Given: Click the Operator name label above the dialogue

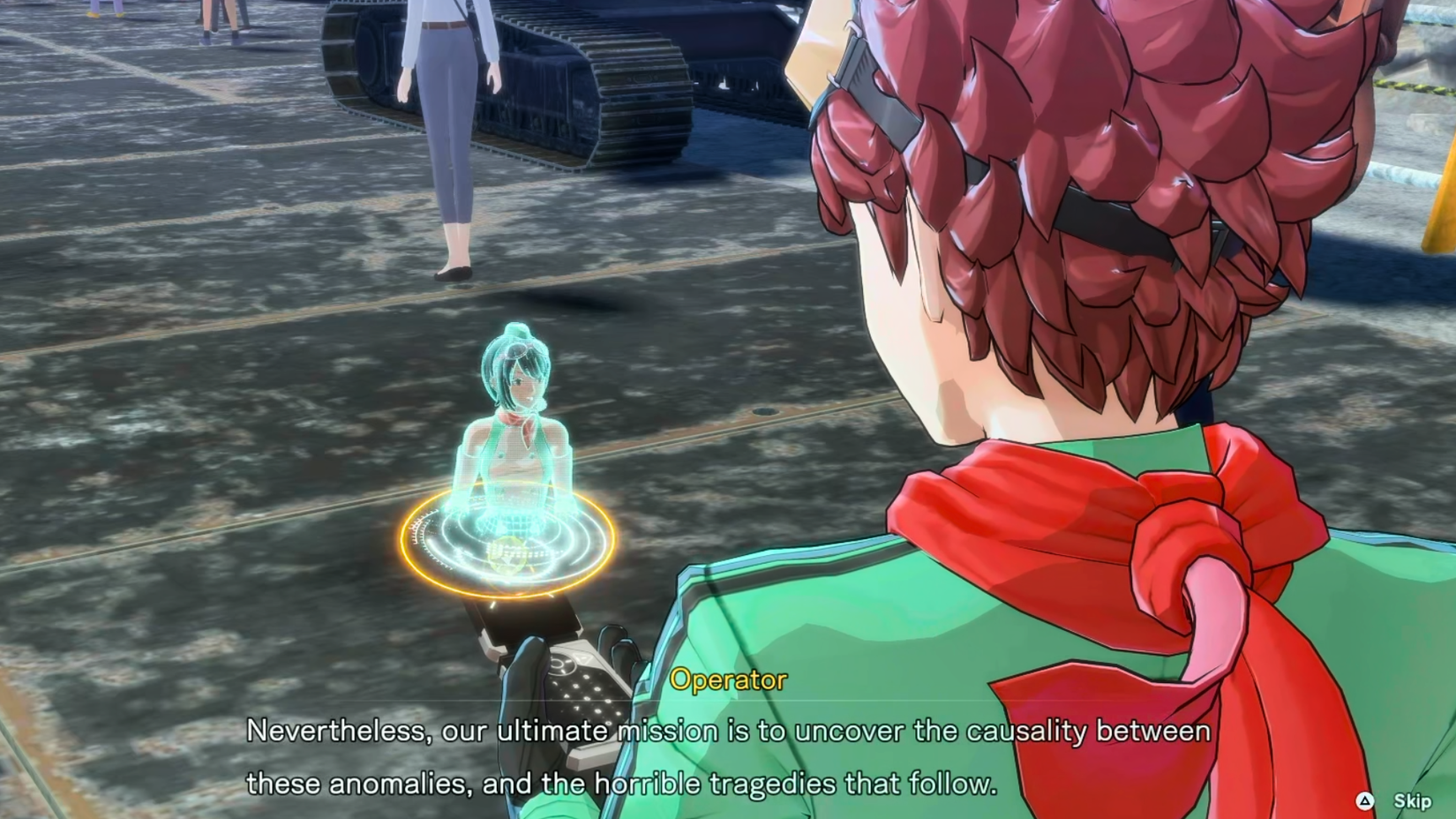Looking at the screenshot, I should pos(727,680).
